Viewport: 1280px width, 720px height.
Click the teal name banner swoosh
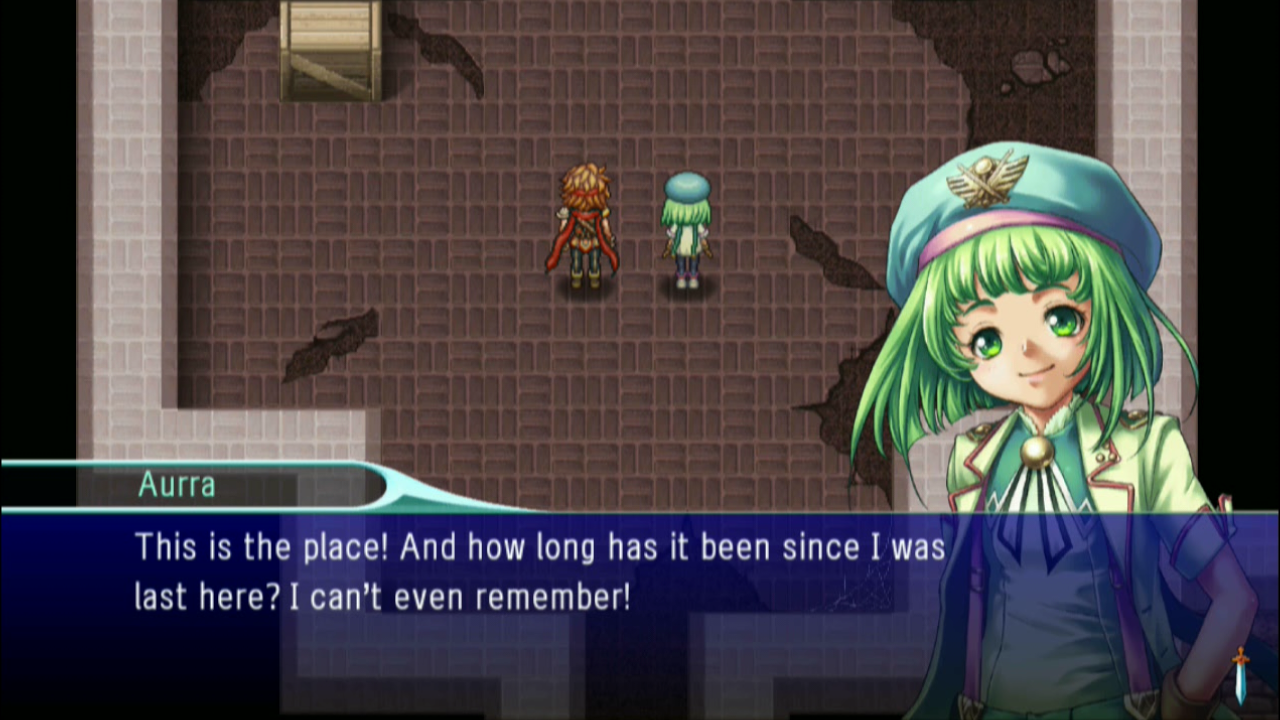click(420, 490)
